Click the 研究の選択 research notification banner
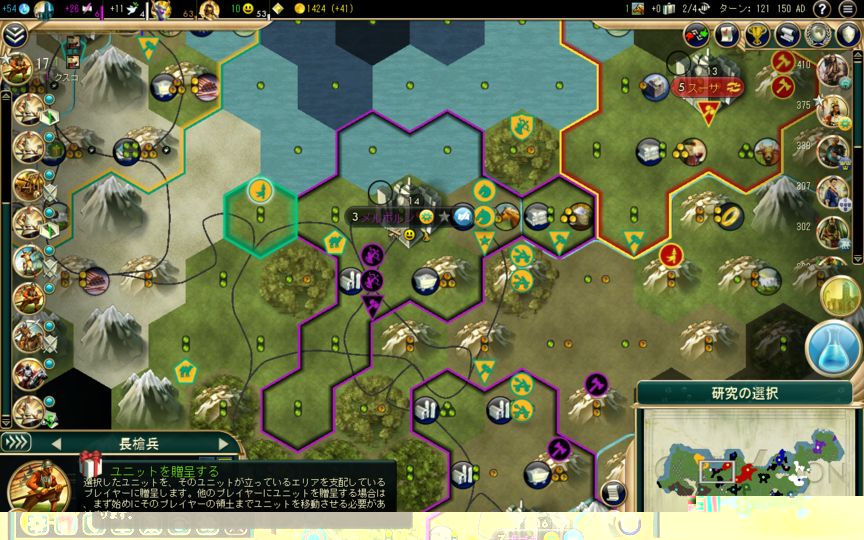This screenshot has height=540, width=864. pyautogui.click(x=744, y=393)
